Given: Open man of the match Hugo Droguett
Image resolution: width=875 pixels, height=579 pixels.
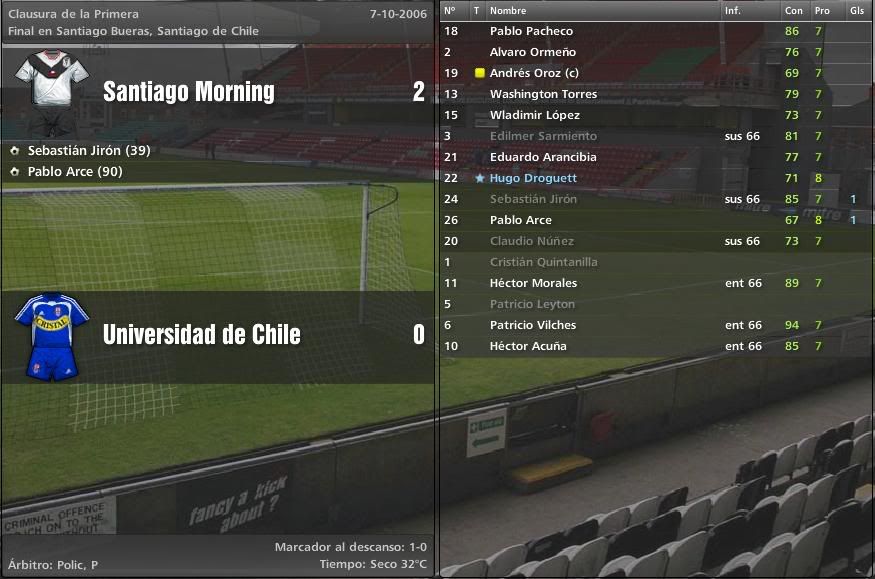Looking at the screenshot, I should point(533,178).
